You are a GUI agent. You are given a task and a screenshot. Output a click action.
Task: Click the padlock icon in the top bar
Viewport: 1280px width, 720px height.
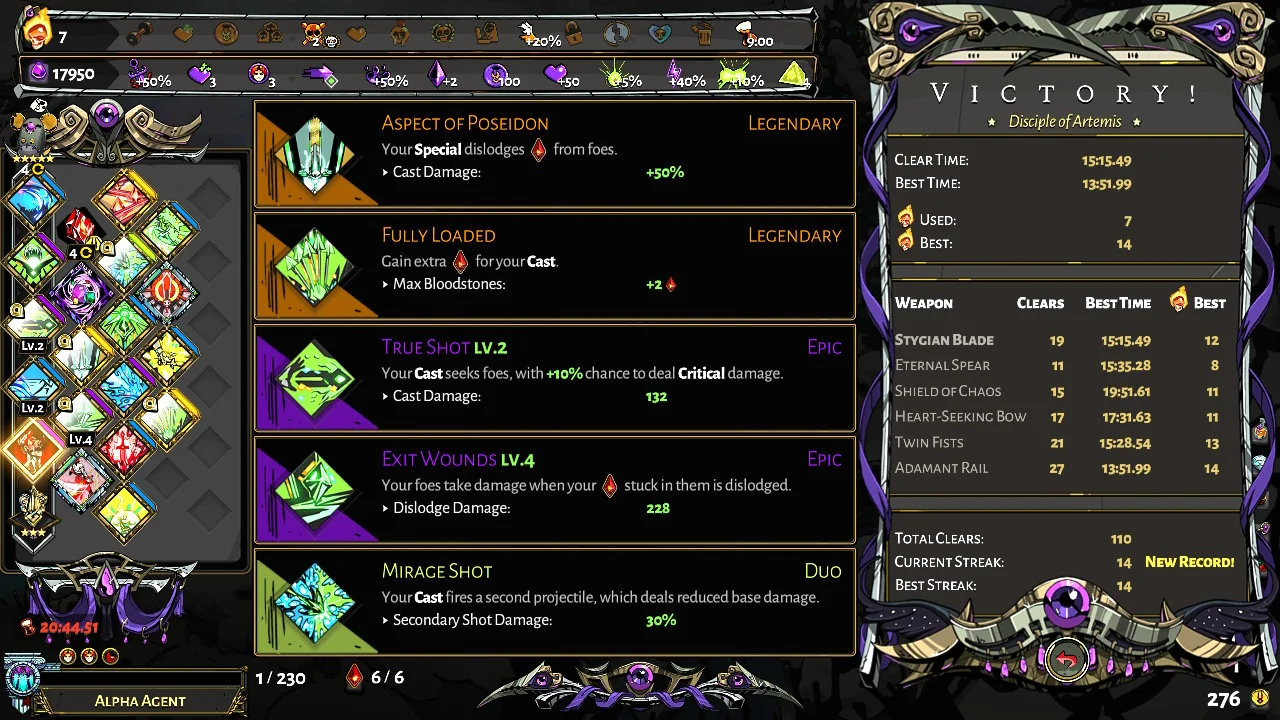[575, 33]
